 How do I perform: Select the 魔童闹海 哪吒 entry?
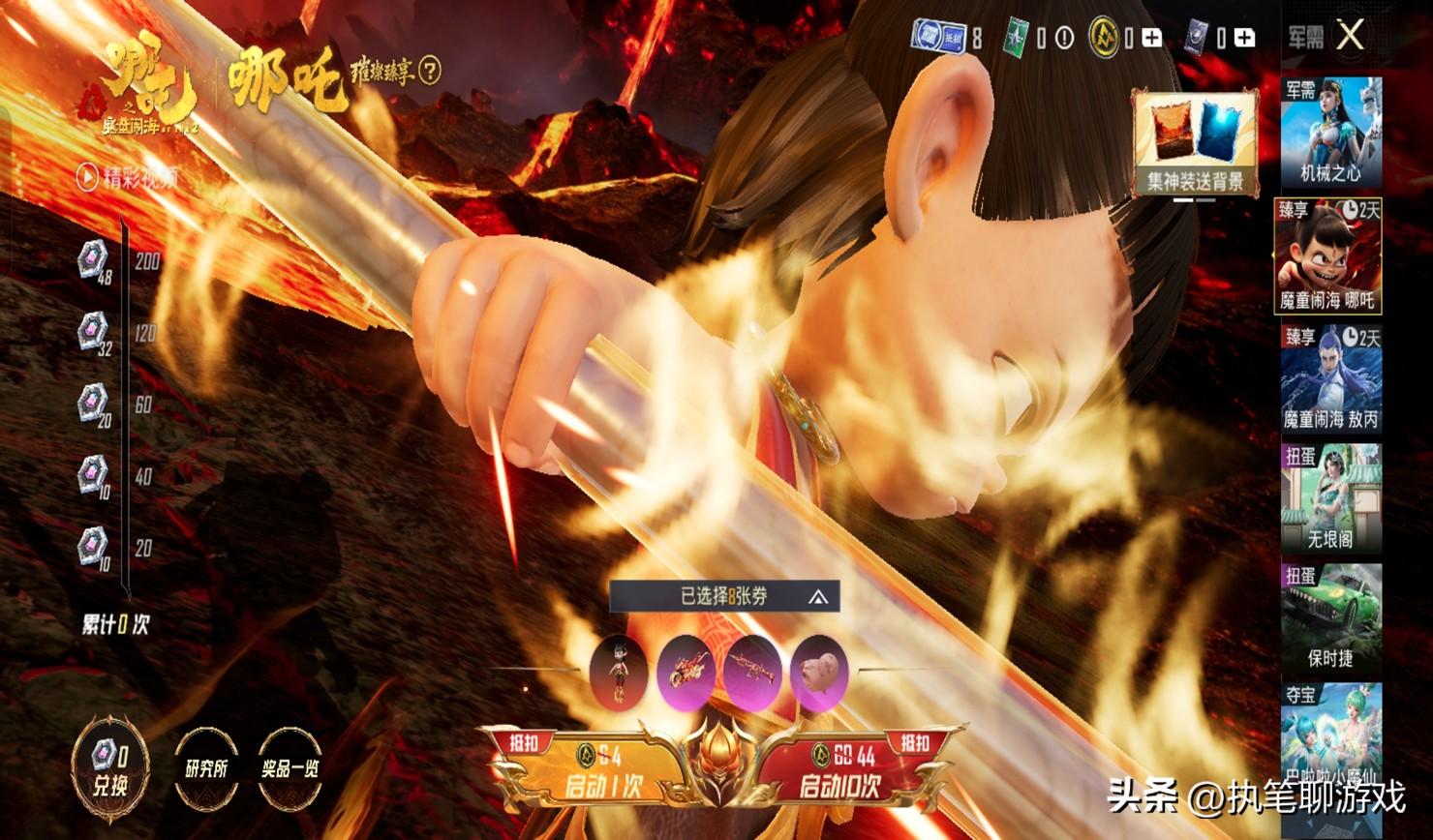1327,256
